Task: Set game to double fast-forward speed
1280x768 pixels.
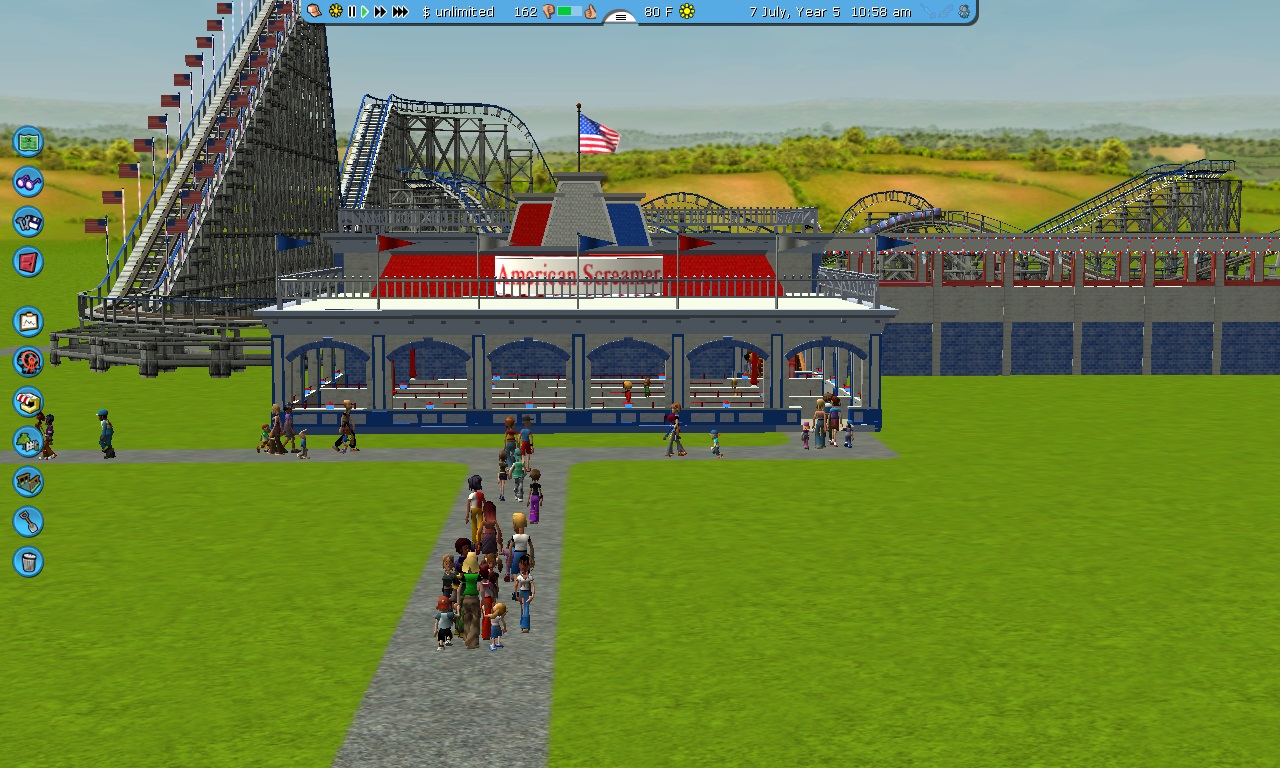Action: click(380, 12)
